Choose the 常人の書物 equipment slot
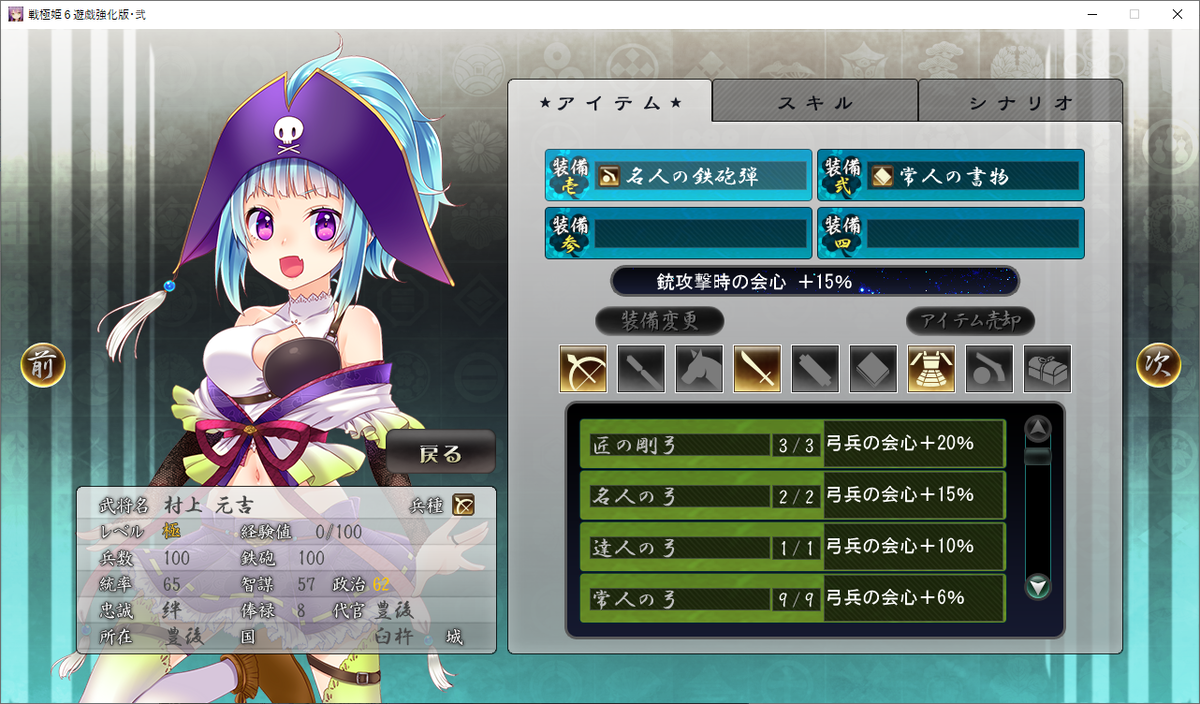The height and width of the screenshot is (704, 1200). (950, 176)
